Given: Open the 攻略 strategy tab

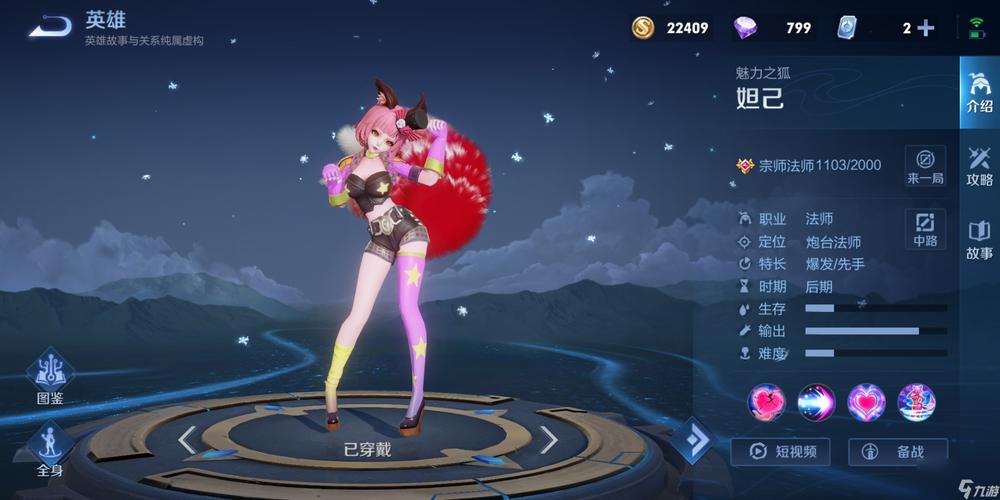Looking at the screenshot, I should click(x=979, y=166).
